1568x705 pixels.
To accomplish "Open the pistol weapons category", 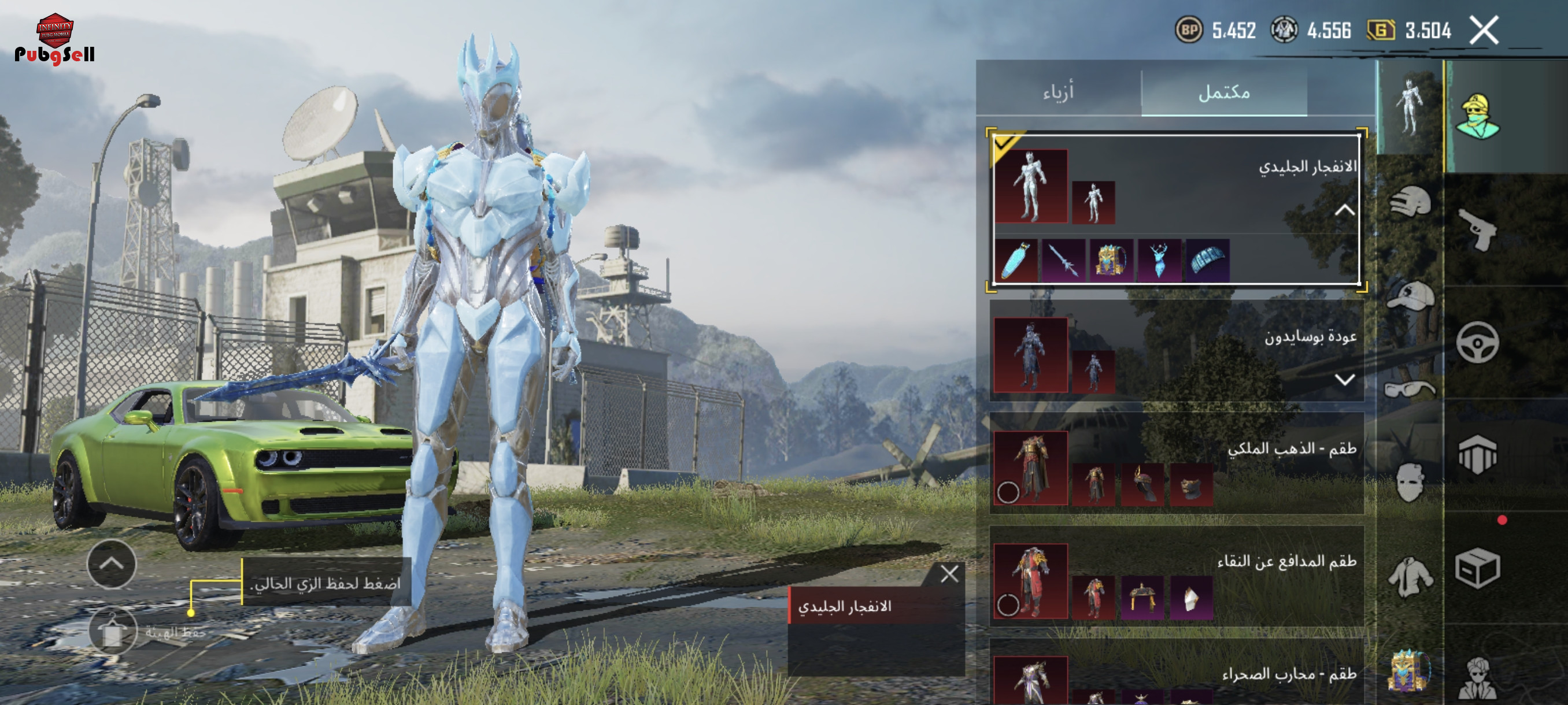I will (x=1478, y=230).
